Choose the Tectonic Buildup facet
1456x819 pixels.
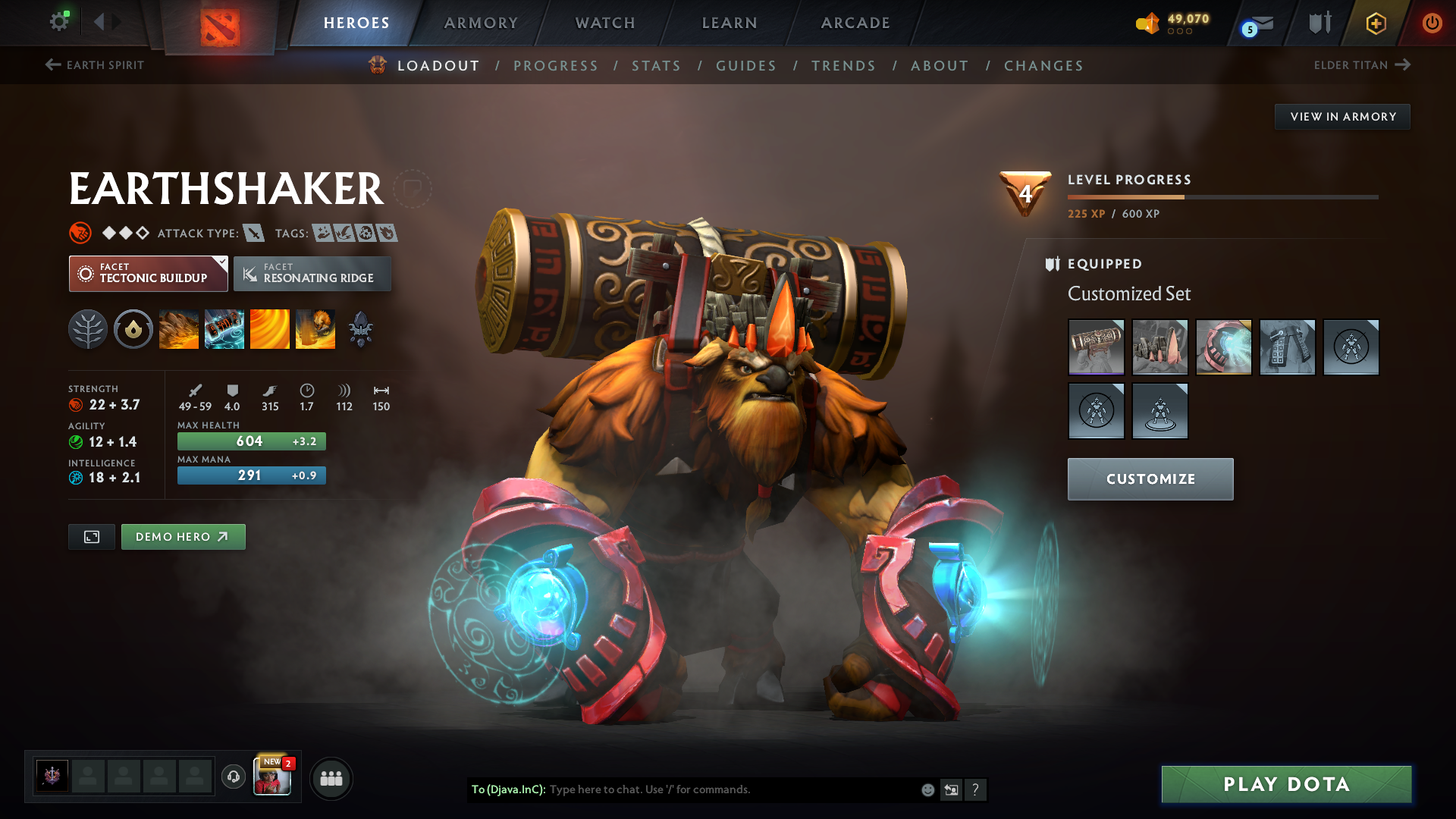click(148, 274)
